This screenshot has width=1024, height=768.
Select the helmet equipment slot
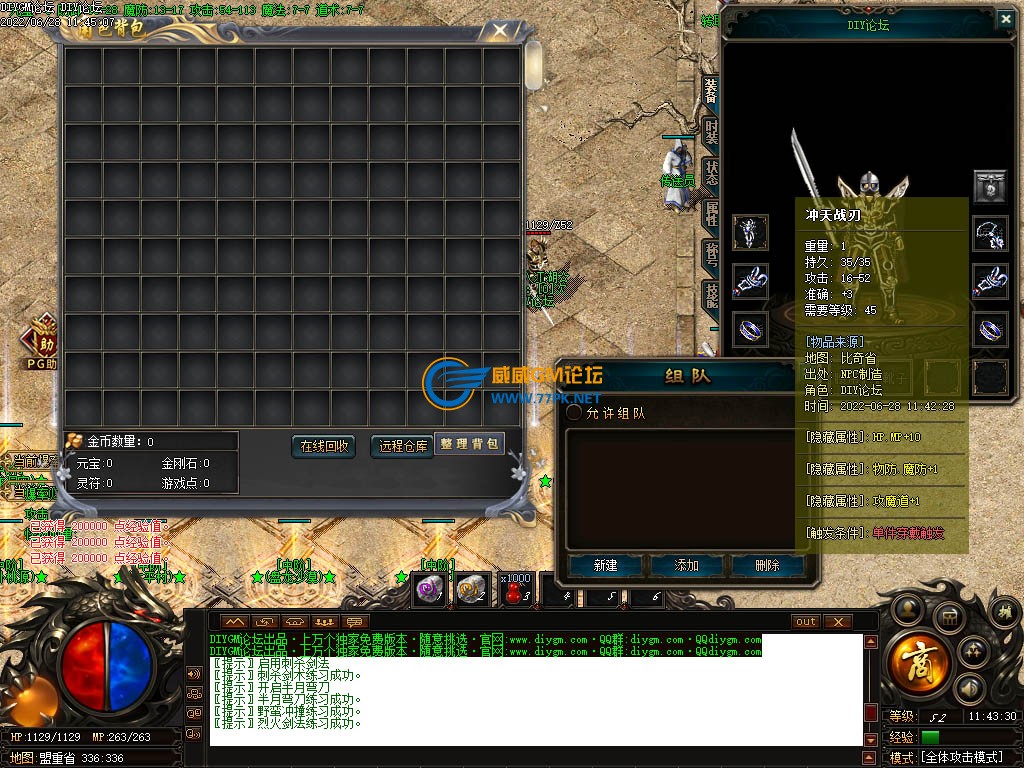(x=989, y=186)
